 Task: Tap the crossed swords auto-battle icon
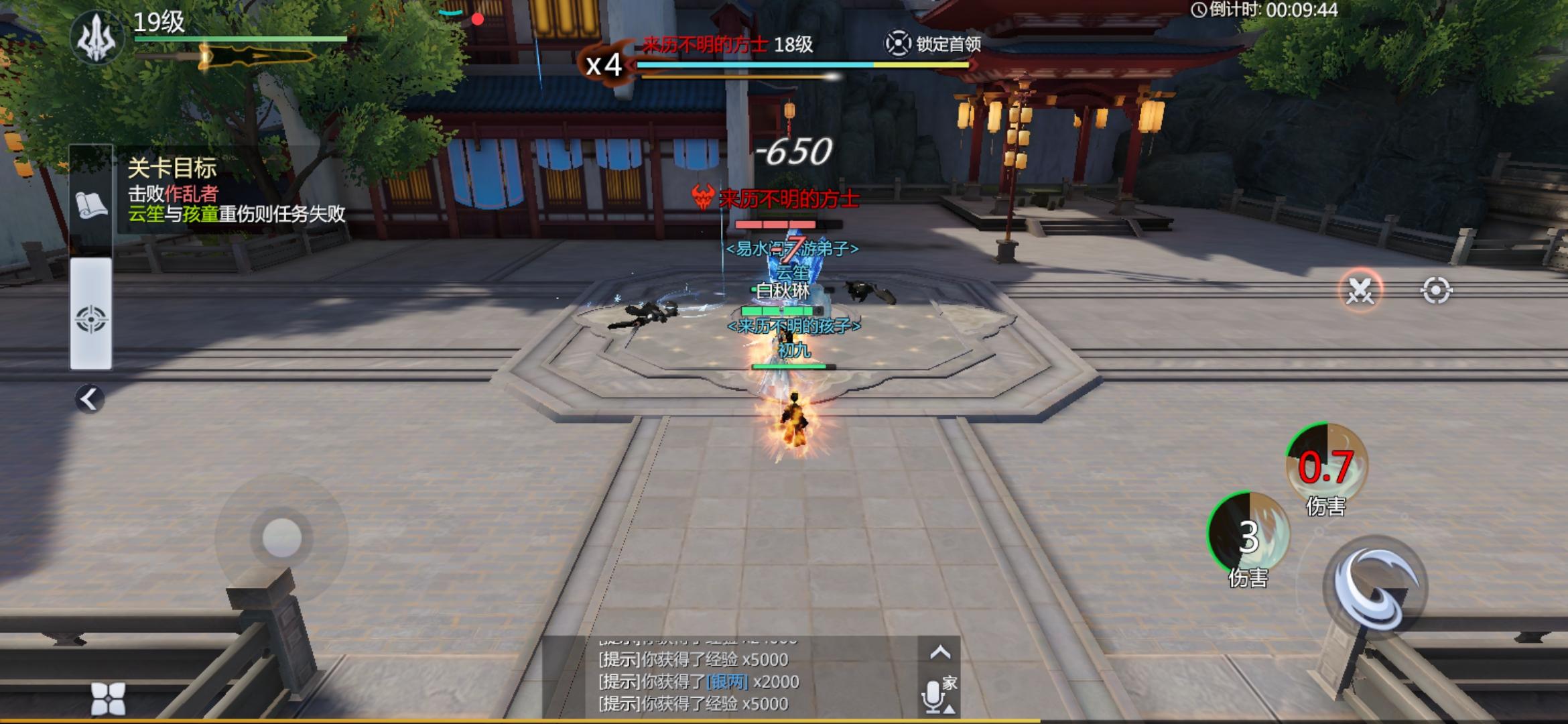[1360, 291]
